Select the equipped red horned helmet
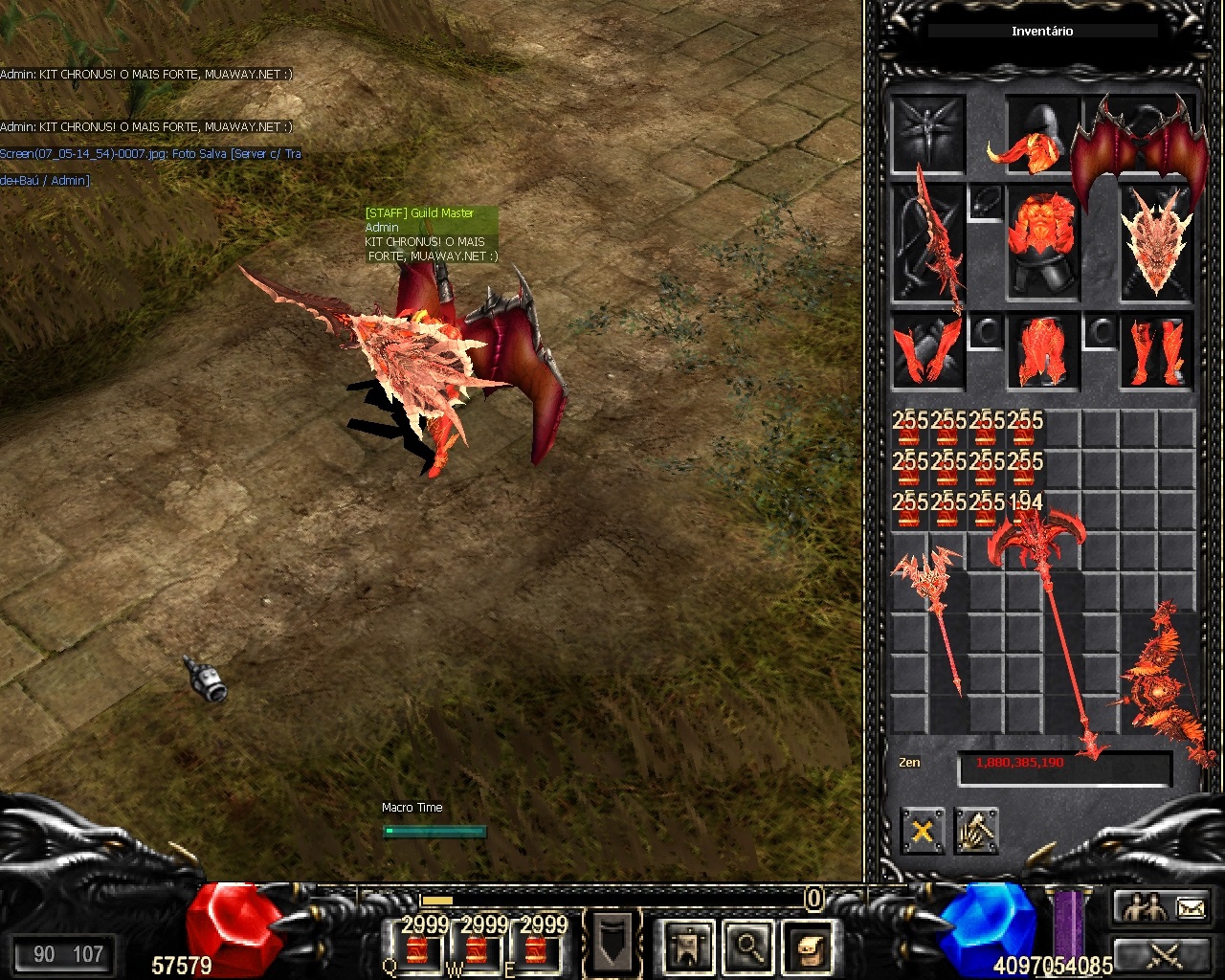 coord(1026,139)
